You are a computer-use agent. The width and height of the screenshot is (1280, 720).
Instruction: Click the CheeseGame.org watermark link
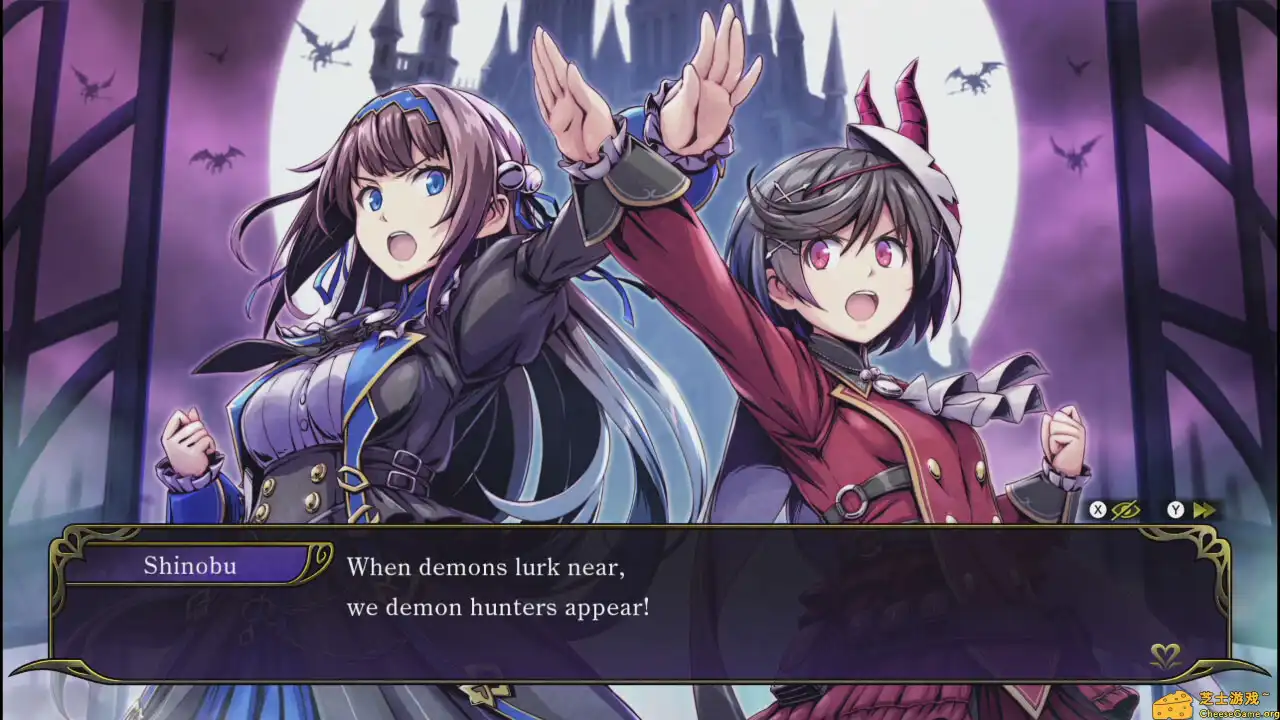click(1237, 714)
